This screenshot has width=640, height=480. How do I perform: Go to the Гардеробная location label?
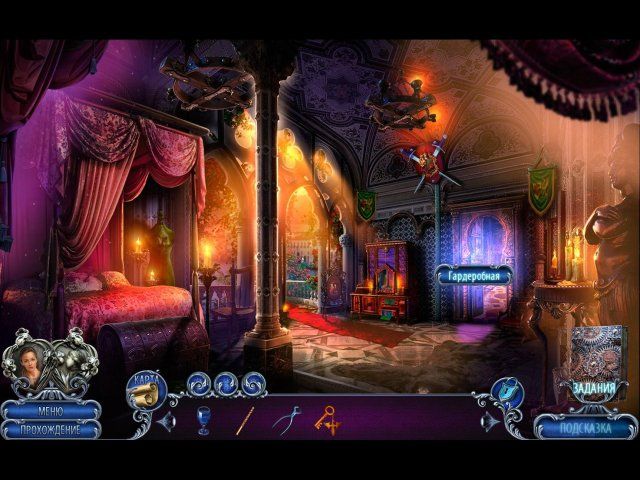coord(474,274)
